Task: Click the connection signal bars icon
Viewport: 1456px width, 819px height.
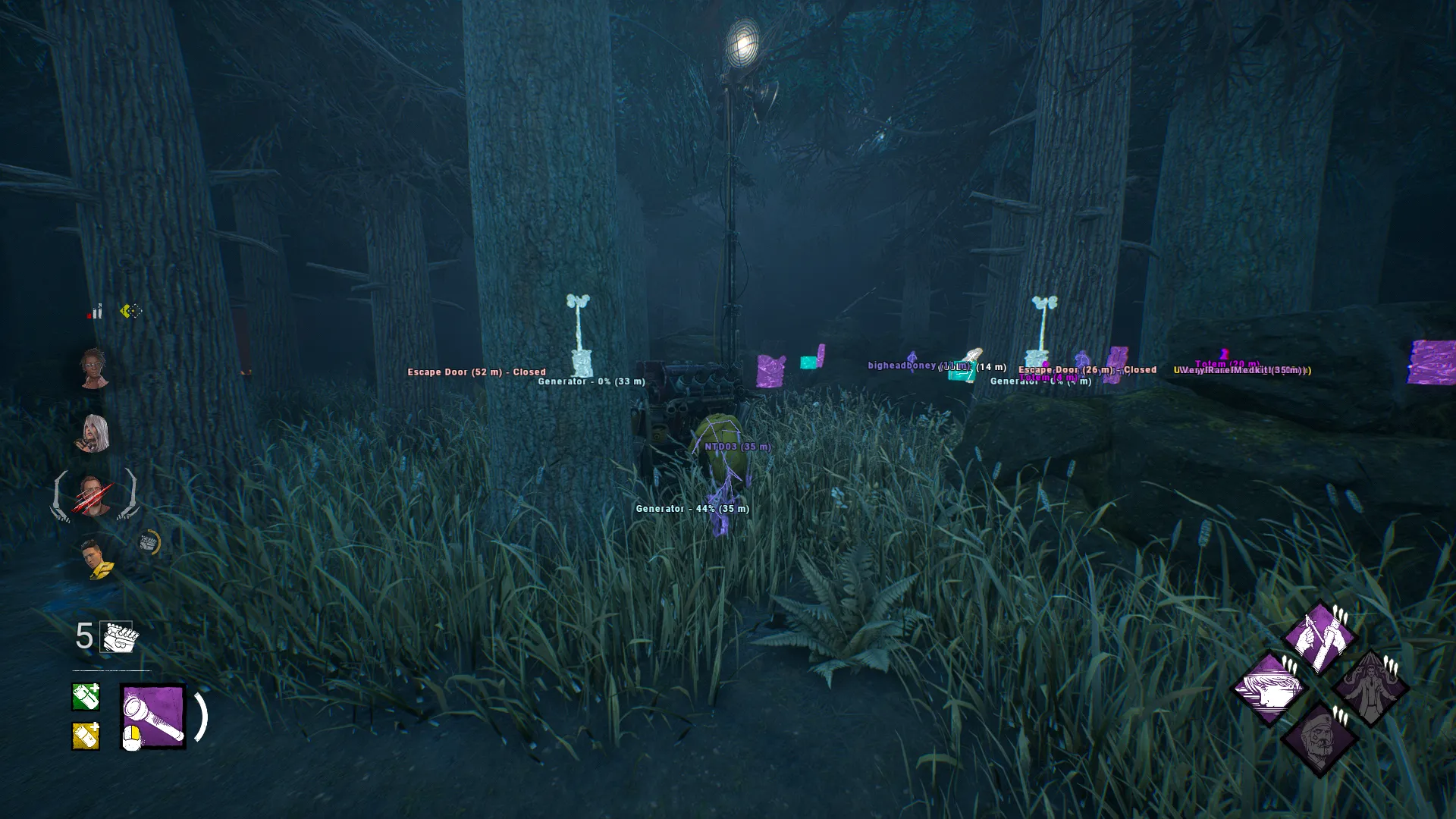Action: pyautogui.click(x=96, y=312)
